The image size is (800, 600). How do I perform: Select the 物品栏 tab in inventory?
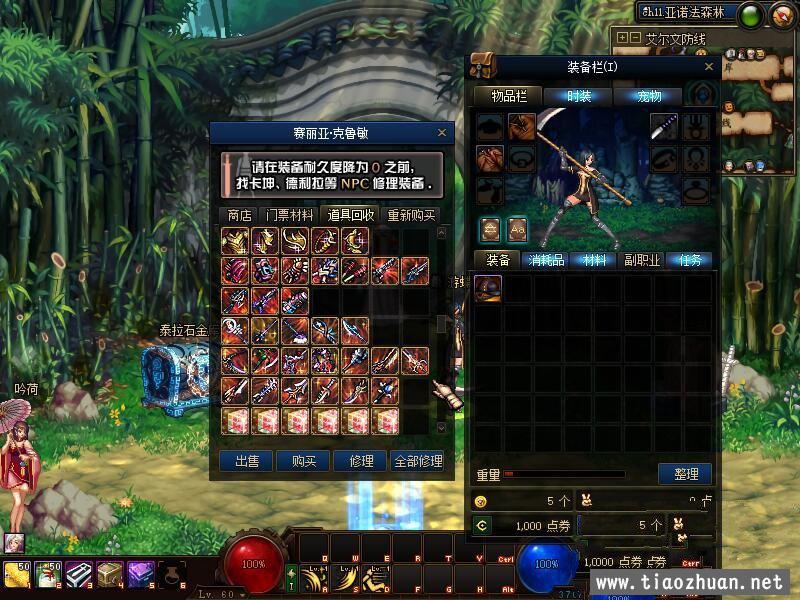[x=510, y=96]
